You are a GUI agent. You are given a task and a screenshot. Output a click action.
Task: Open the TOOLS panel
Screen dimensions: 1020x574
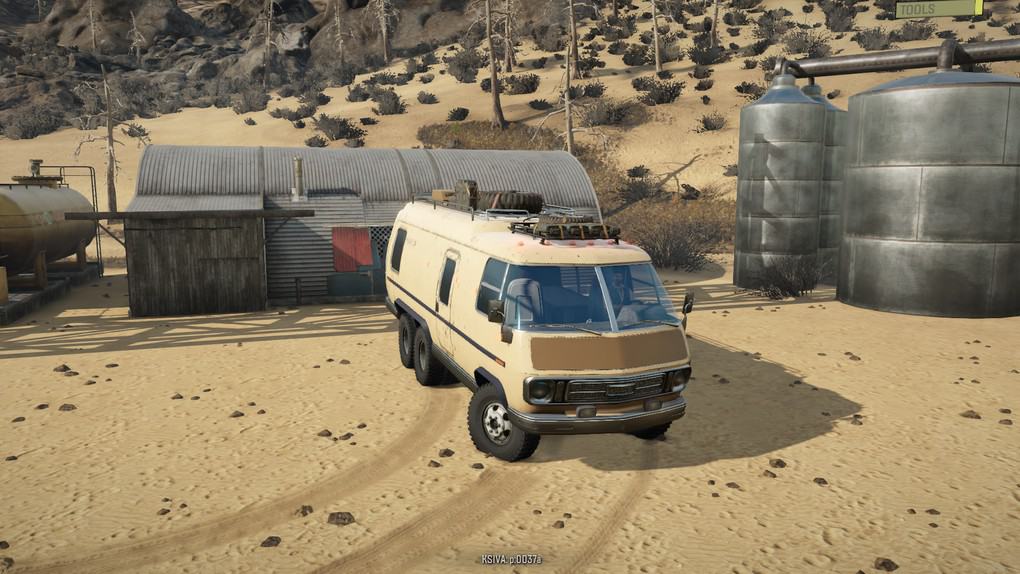click(938, 9)
